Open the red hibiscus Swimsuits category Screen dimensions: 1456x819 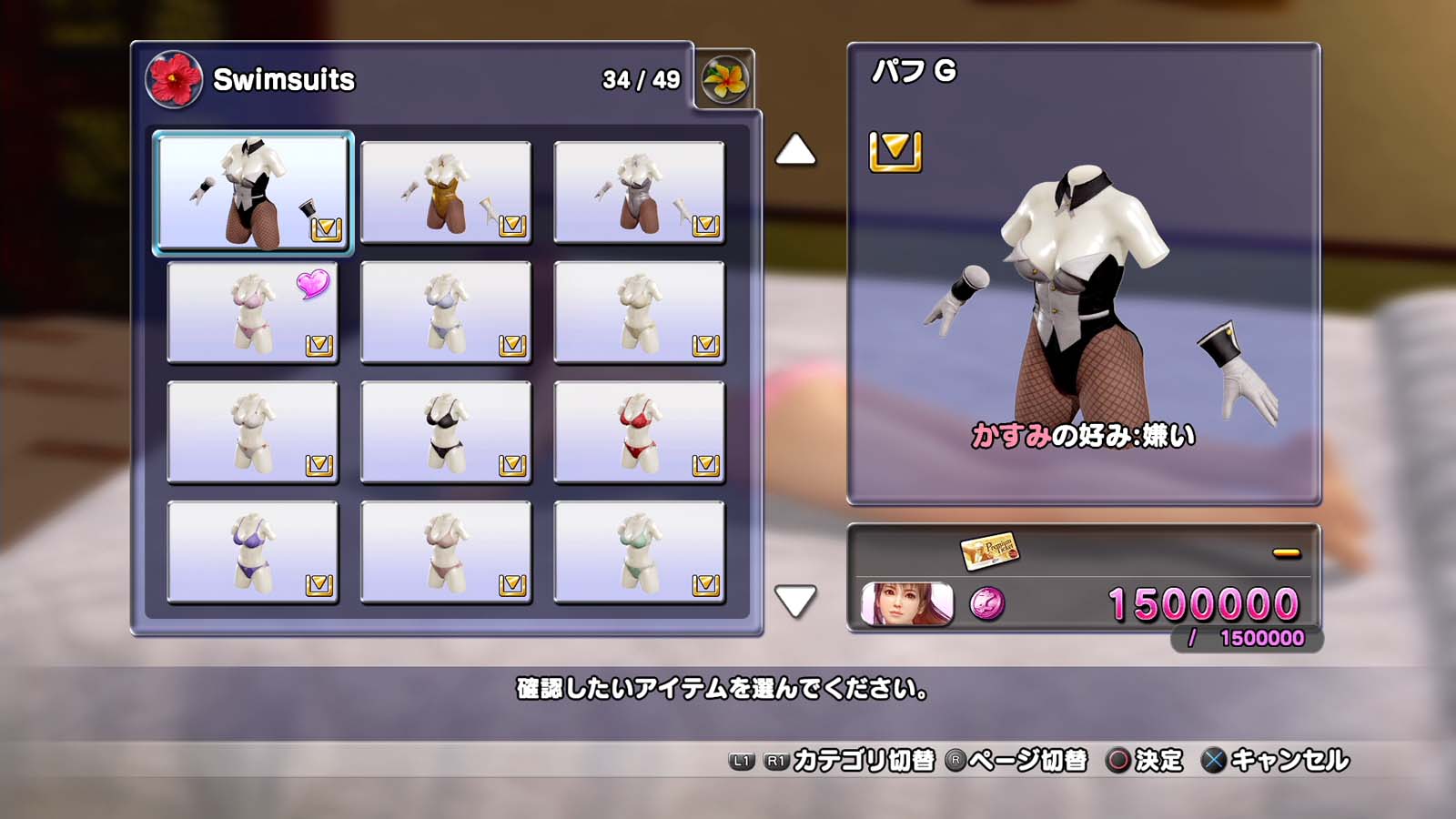click(174, 79)
